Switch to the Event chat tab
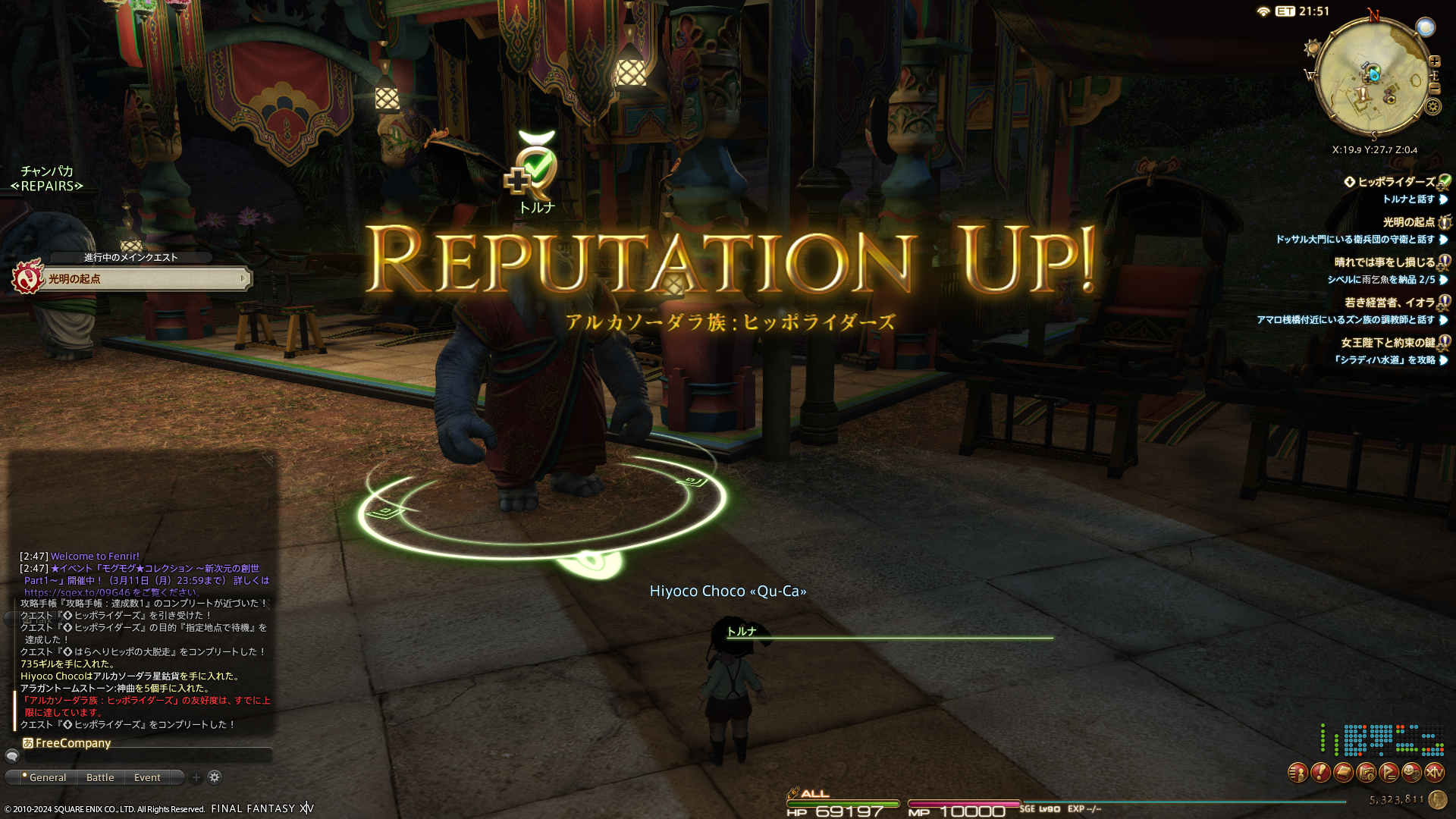Screen dimensions: 1456x819 (x=147, y=777)
